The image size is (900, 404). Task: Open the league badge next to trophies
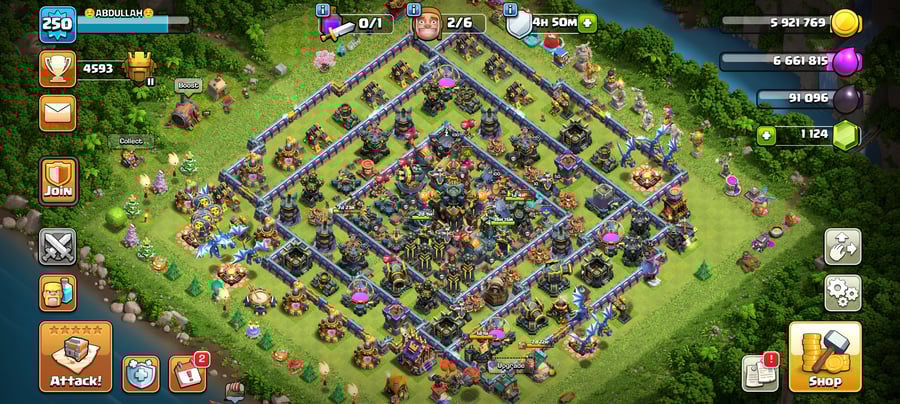(140, 68)
